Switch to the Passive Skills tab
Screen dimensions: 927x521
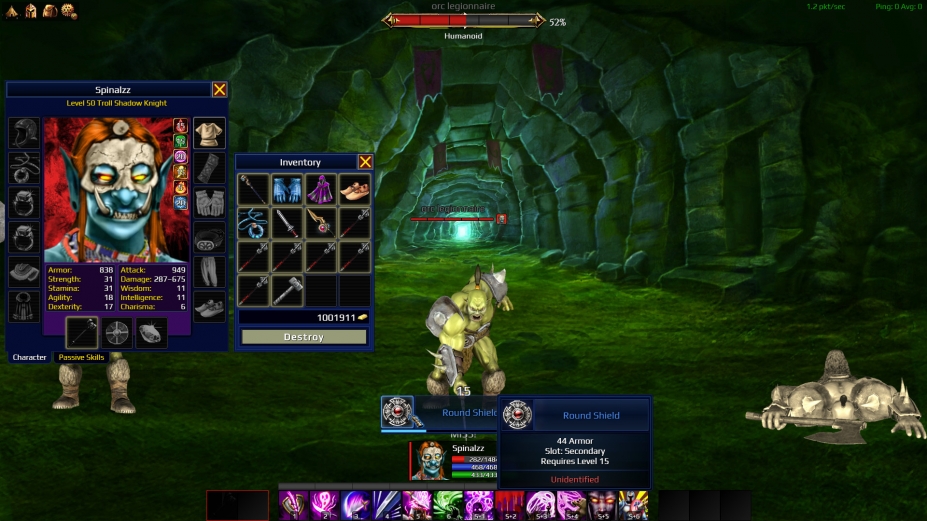[x=81, y=357]
